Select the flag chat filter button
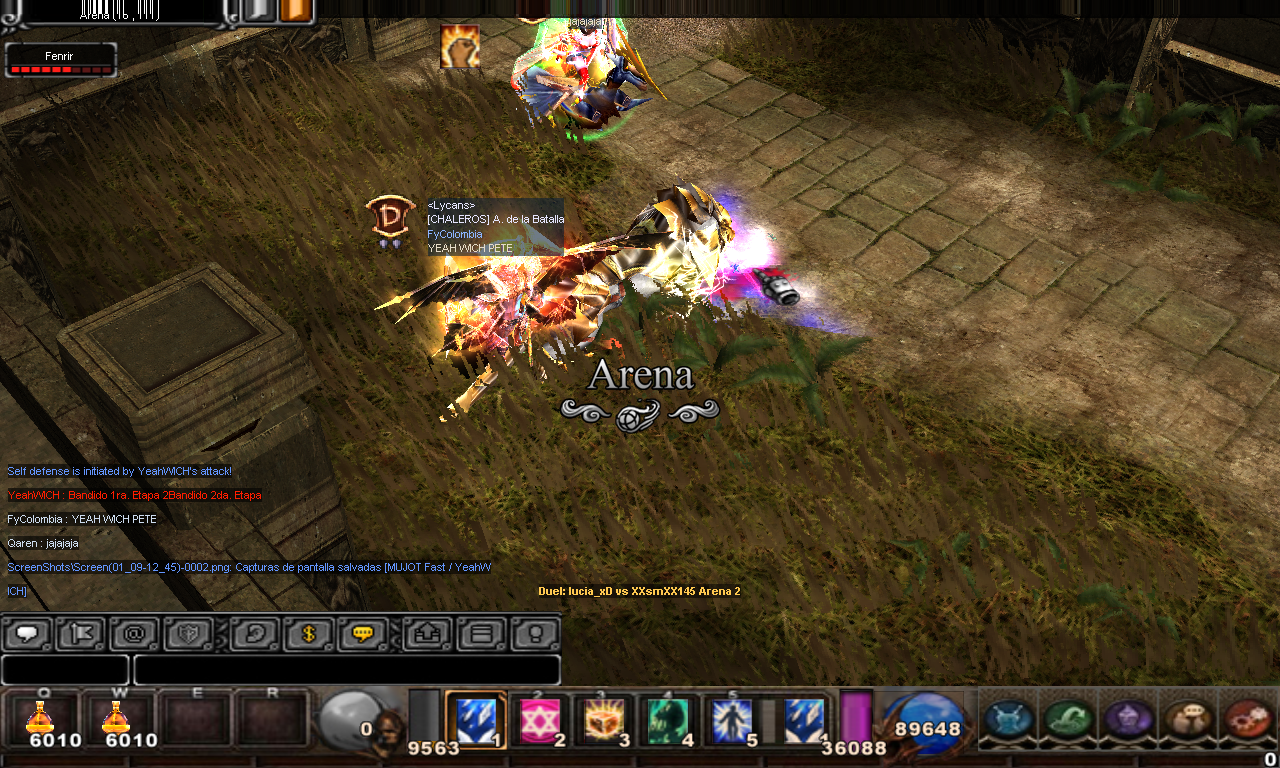1280x768 pixels. coord(81,634)
